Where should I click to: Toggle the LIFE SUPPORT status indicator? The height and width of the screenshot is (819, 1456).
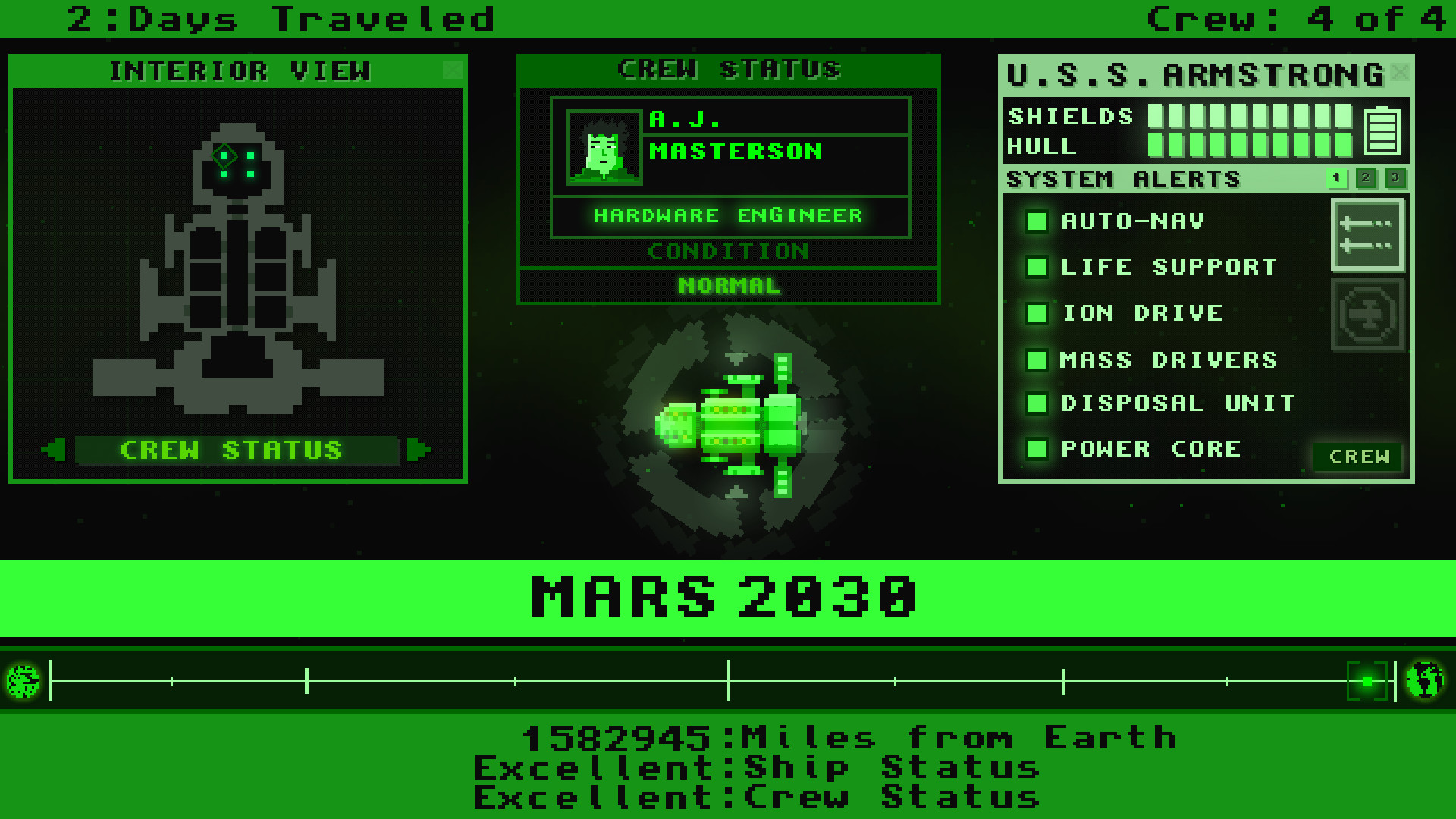[x=1036, y=267]
